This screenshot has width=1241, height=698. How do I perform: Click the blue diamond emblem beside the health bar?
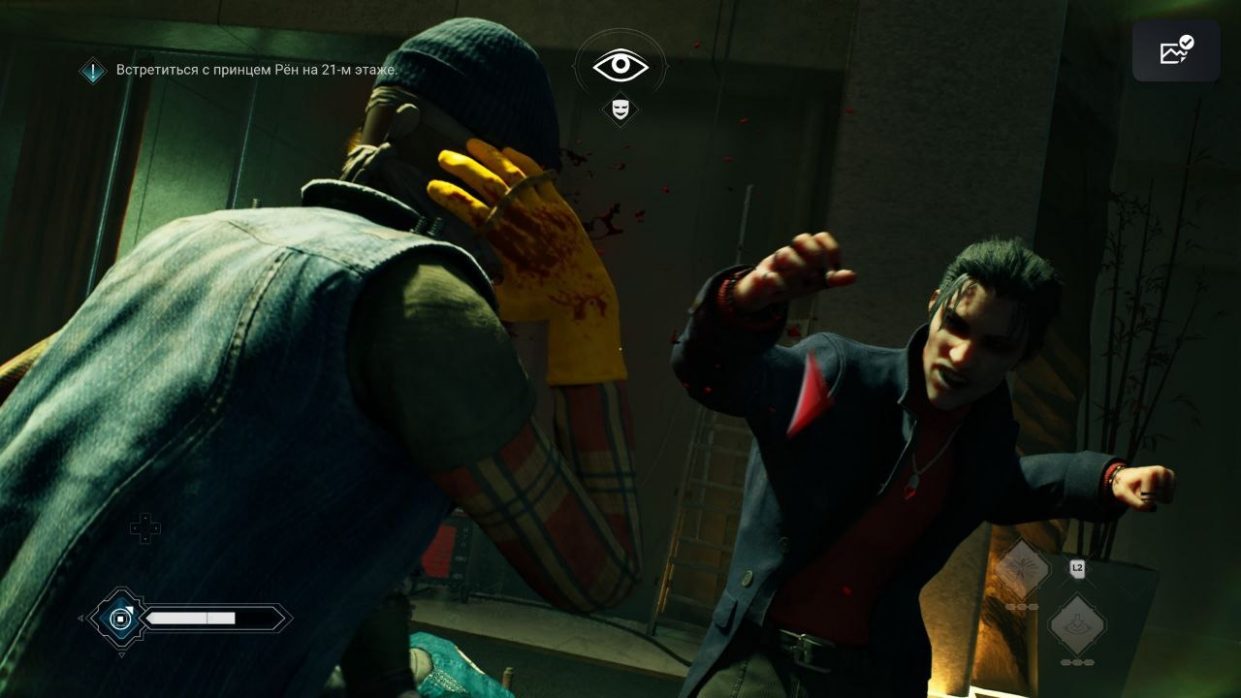[x=119, y=619]
